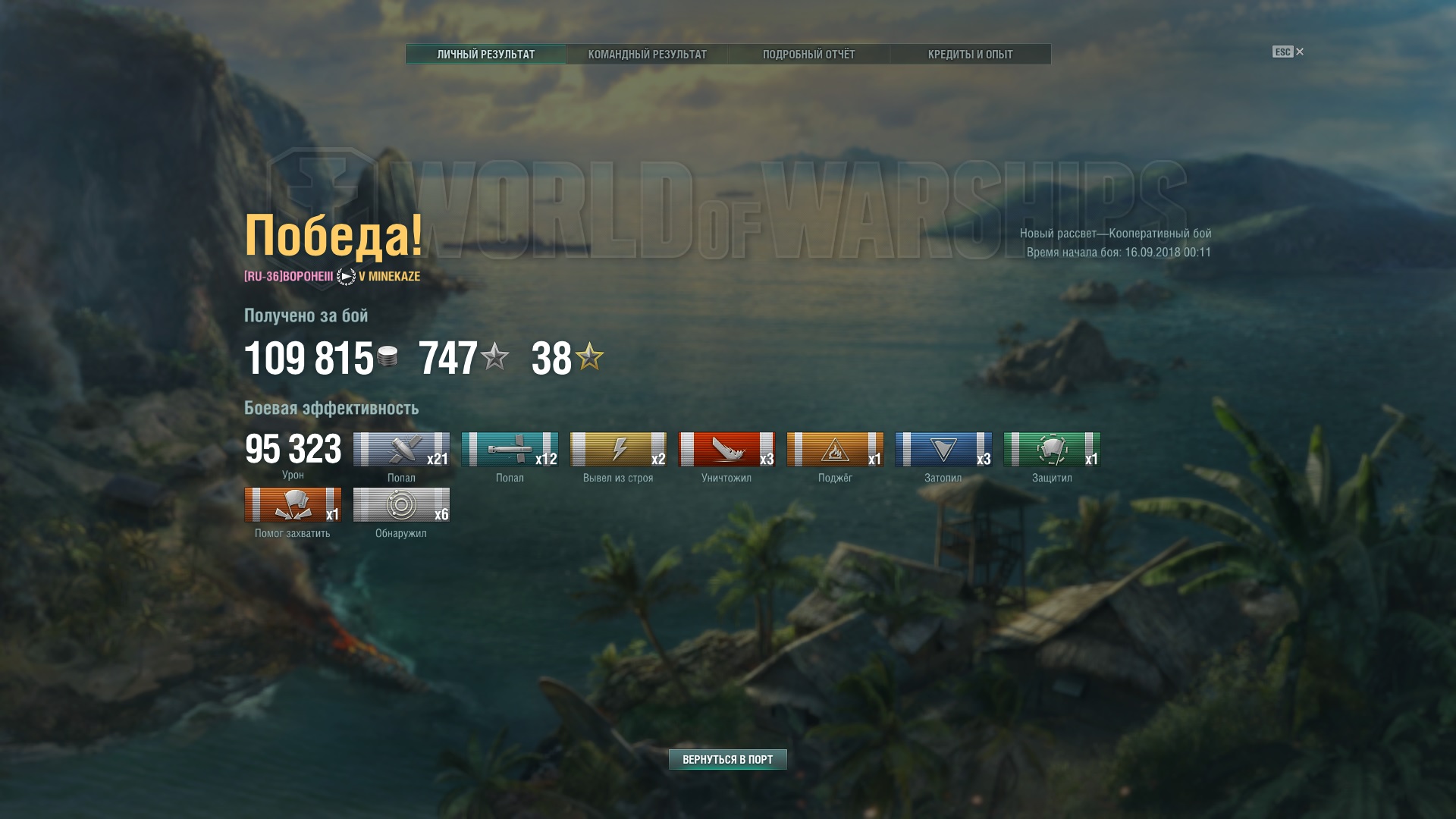Select the shell hits ribbon x21
Screen dimensions: 1456x819
(x=401, y=450)
